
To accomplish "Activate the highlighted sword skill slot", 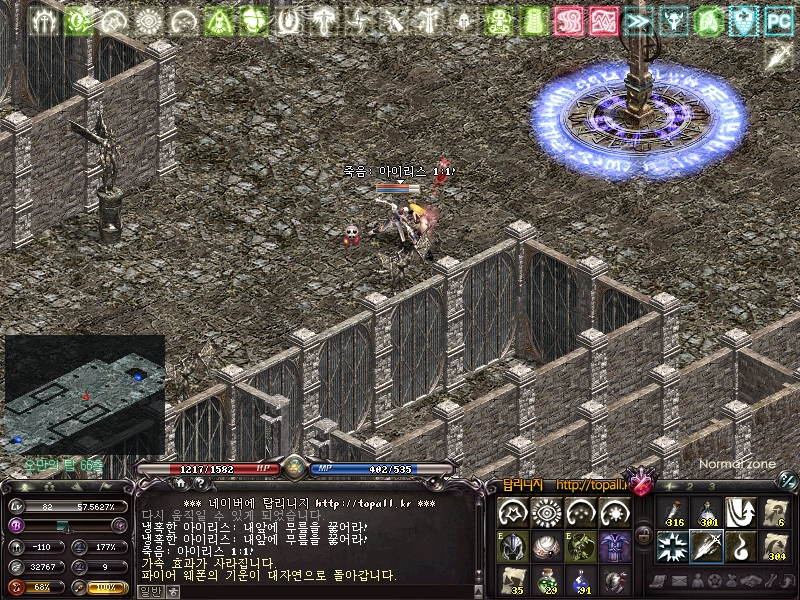I will (x=707, y=547).
